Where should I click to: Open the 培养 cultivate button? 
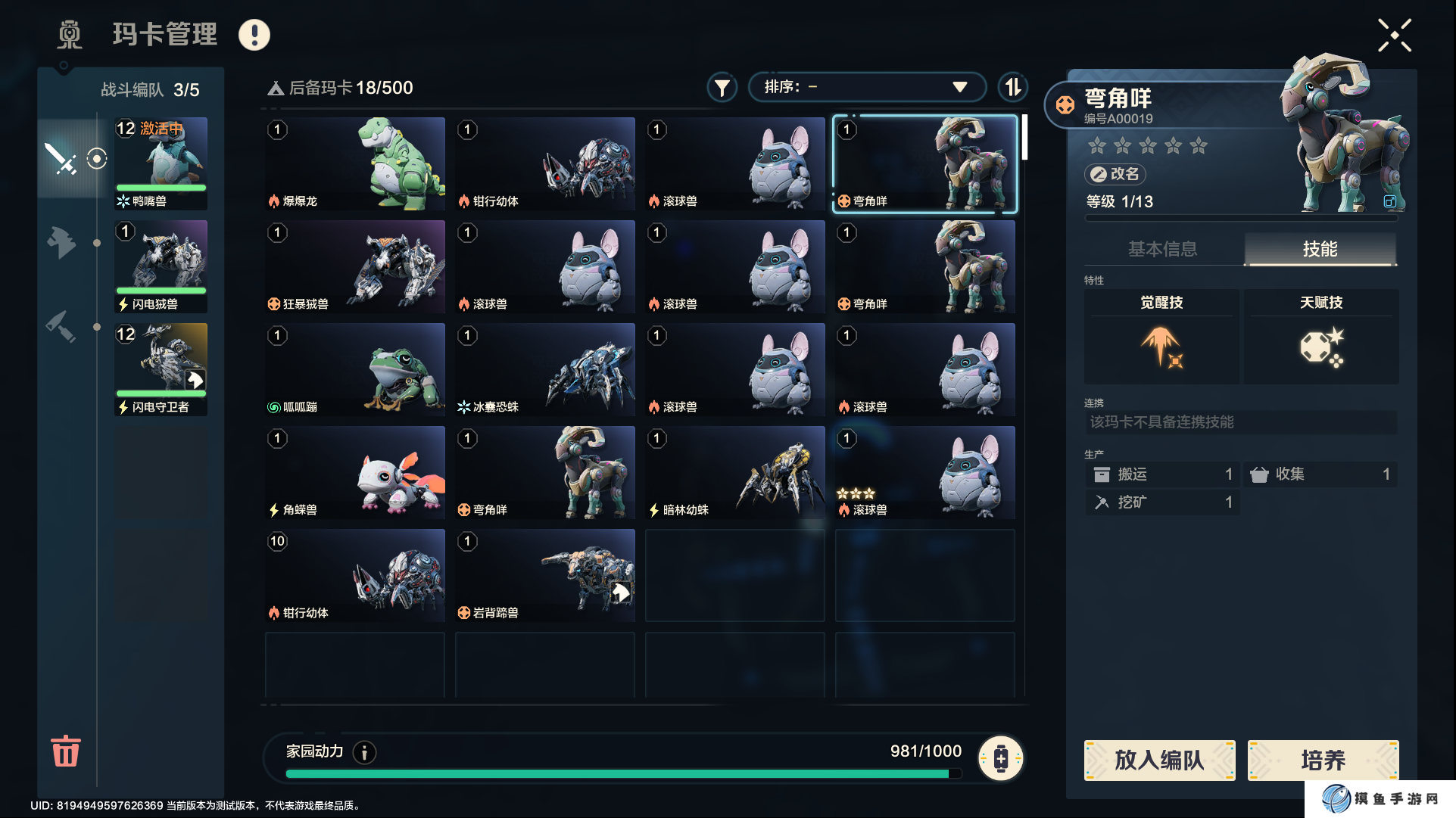pos(1323,760)
